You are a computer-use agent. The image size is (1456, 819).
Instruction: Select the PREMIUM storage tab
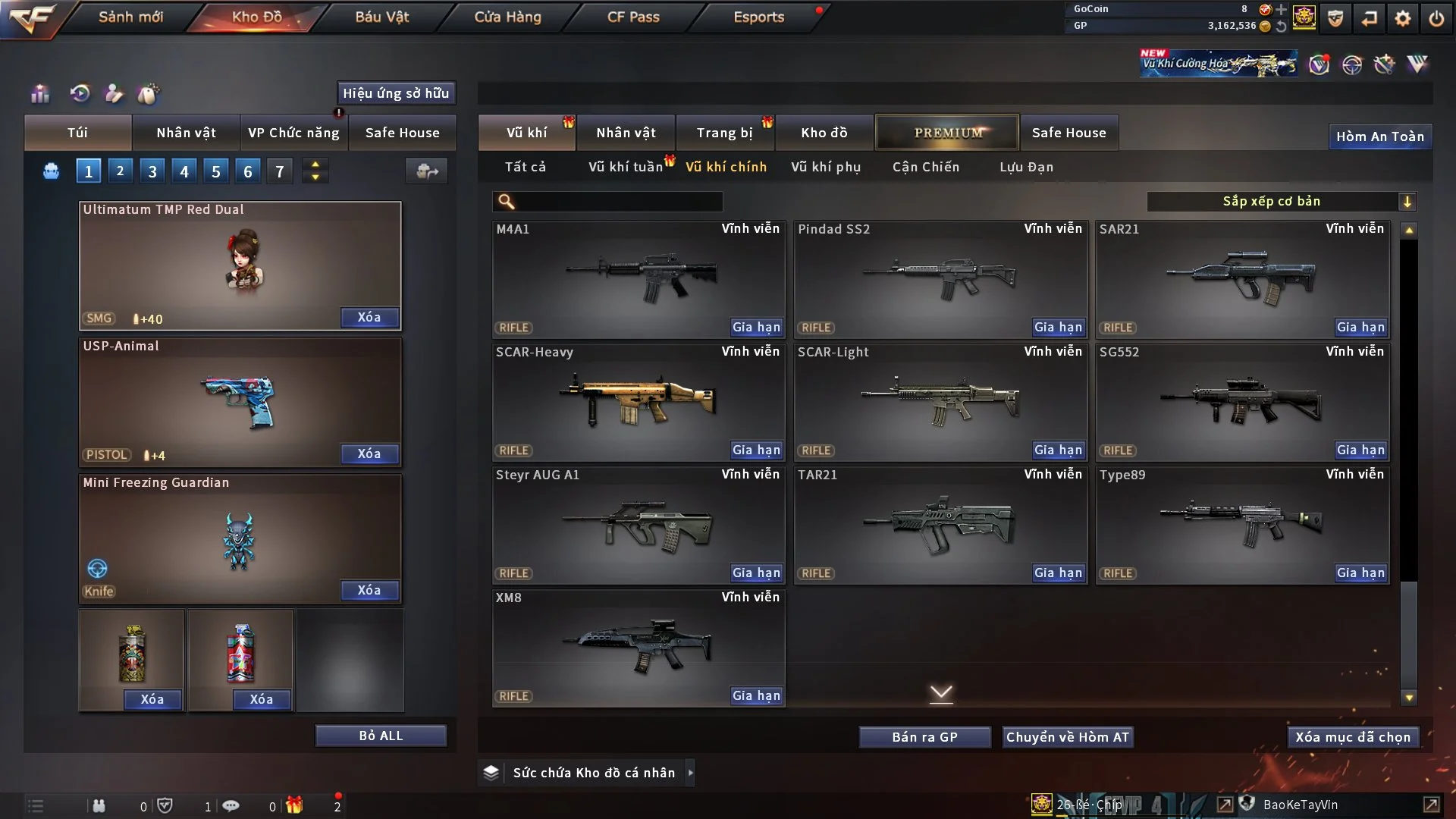coord(947,133)
